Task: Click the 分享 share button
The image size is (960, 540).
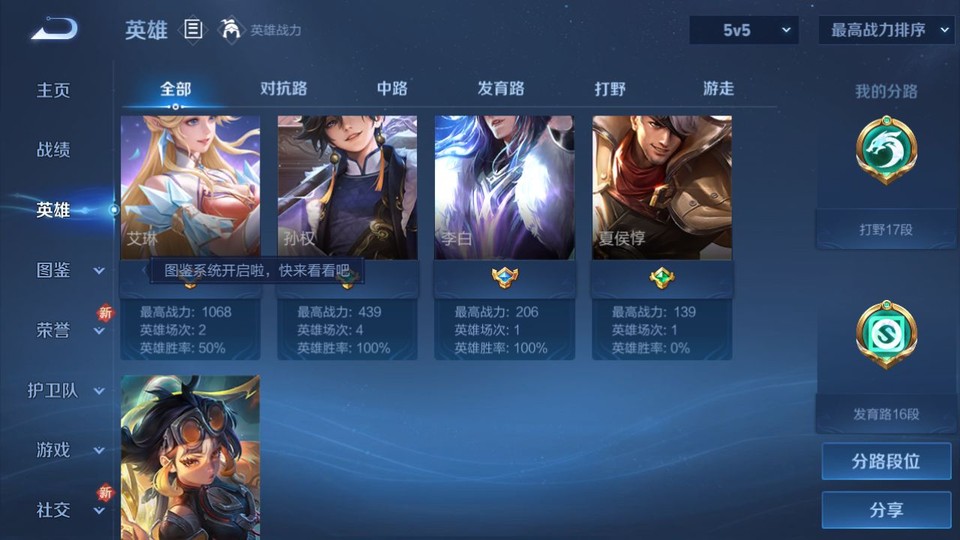Action: pyautogui.click(x=886, y=510)
